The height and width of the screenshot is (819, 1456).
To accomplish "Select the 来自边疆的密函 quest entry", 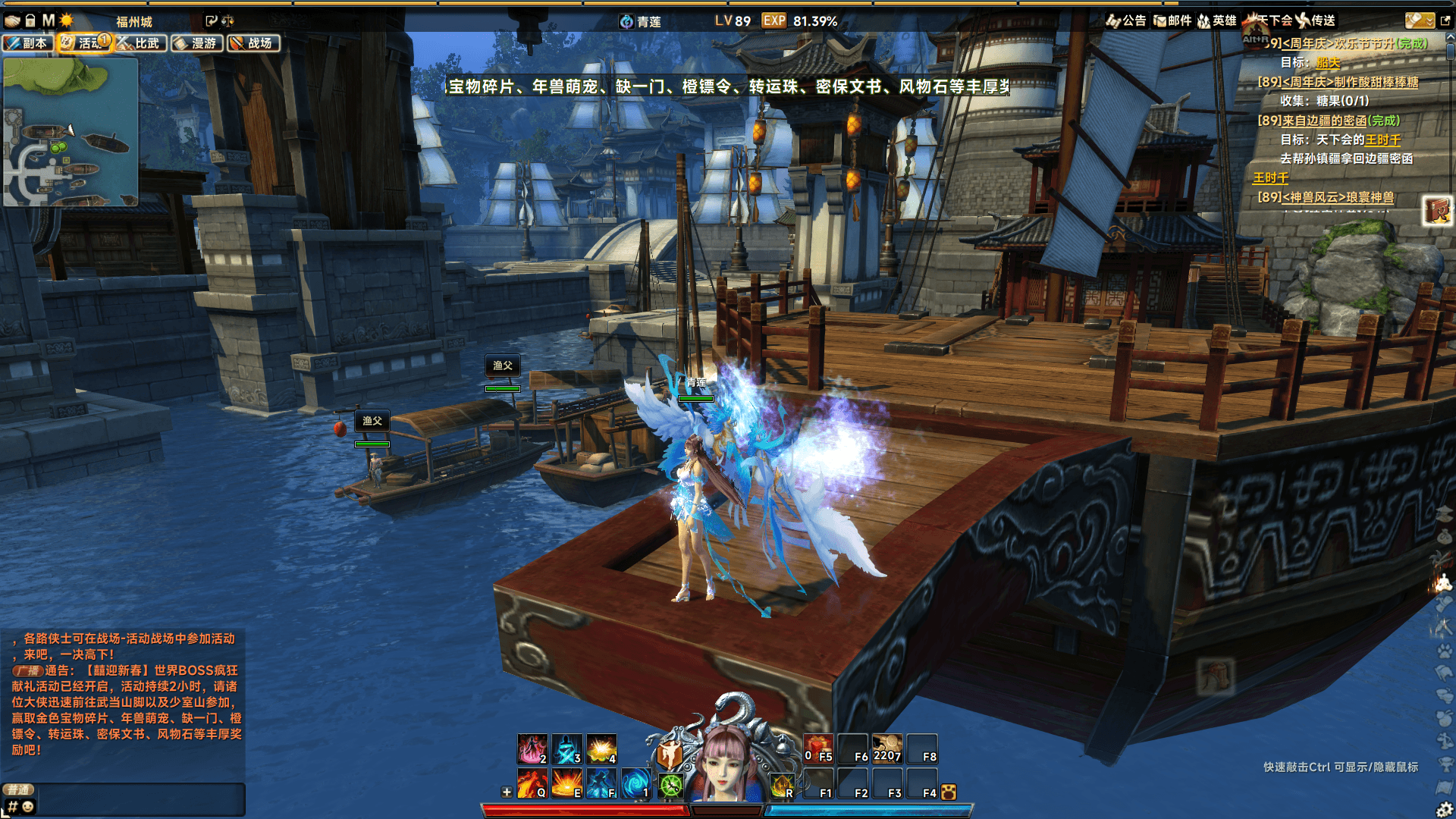I will point(1340,121).
